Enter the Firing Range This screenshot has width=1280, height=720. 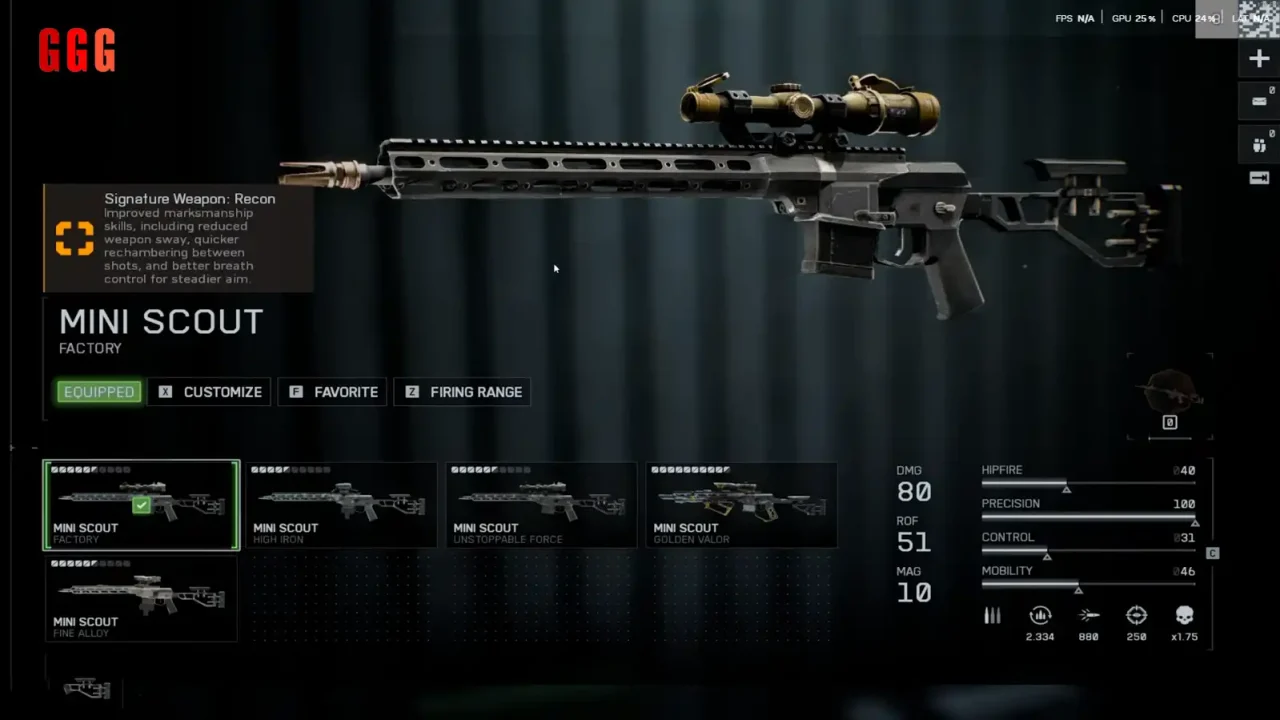(x=463, y=392)
